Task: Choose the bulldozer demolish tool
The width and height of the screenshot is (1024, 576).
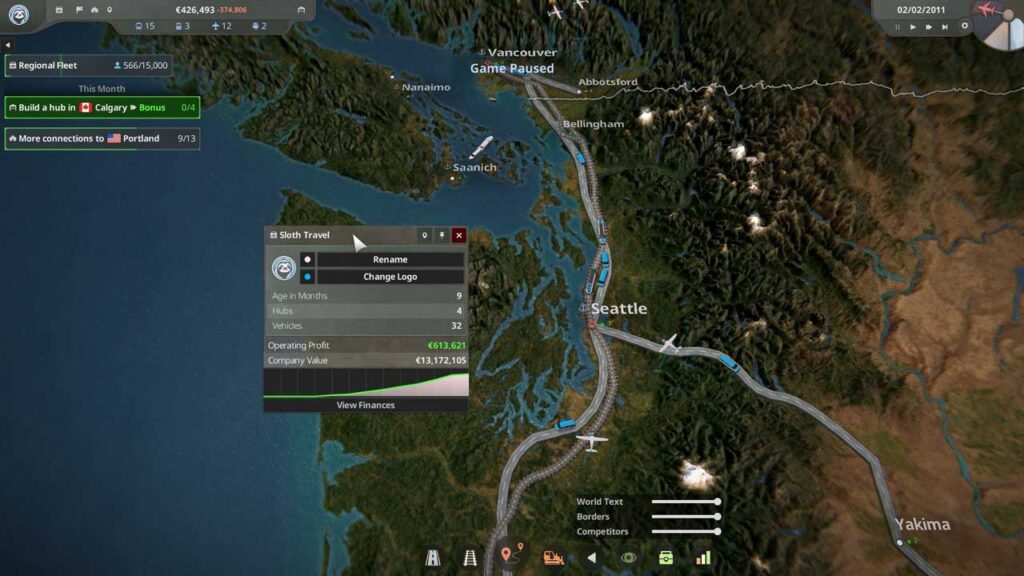Action: [552, 558]
